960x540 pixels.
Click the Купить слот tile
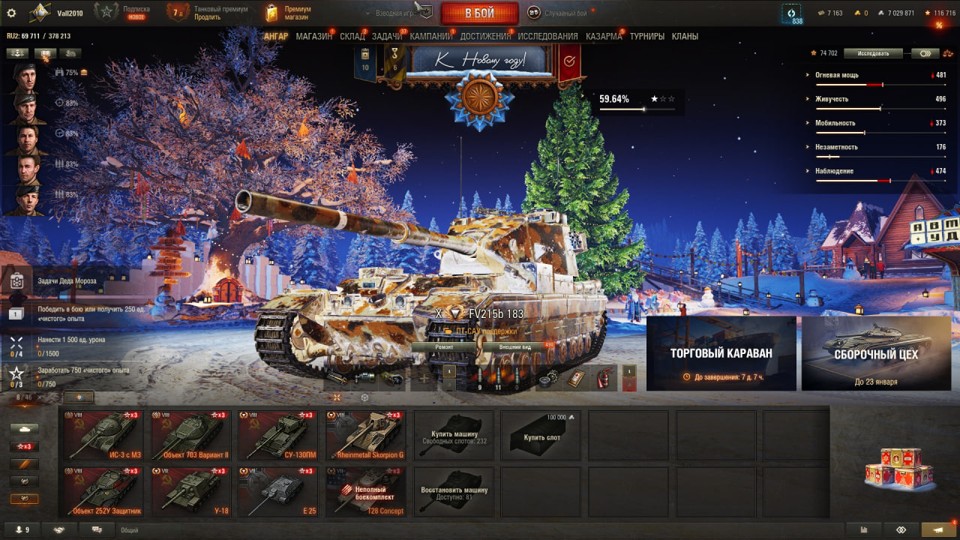click(540, 434)
